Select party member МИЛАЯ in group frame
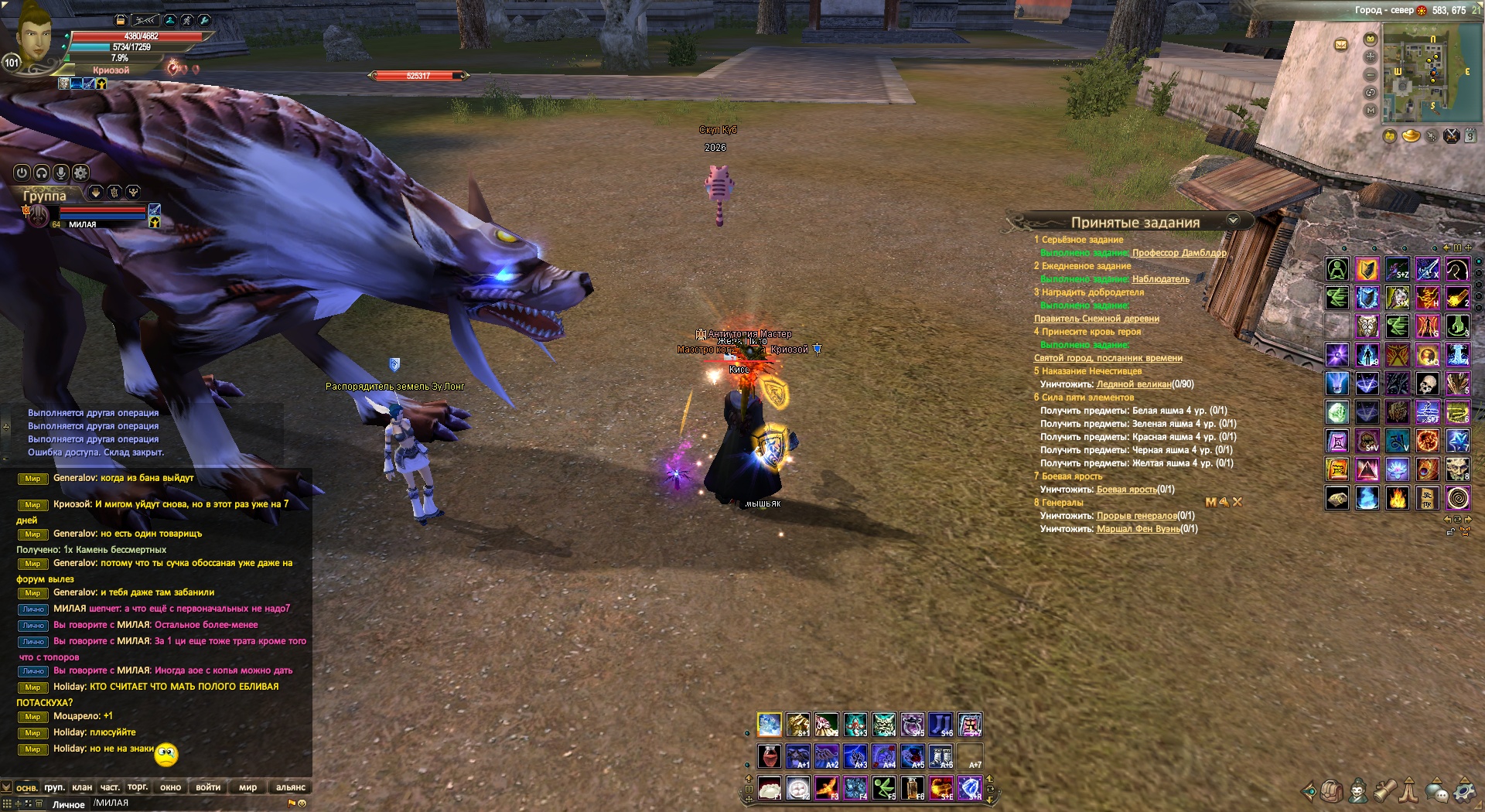The image size is (1485, 812). point(83,224)
